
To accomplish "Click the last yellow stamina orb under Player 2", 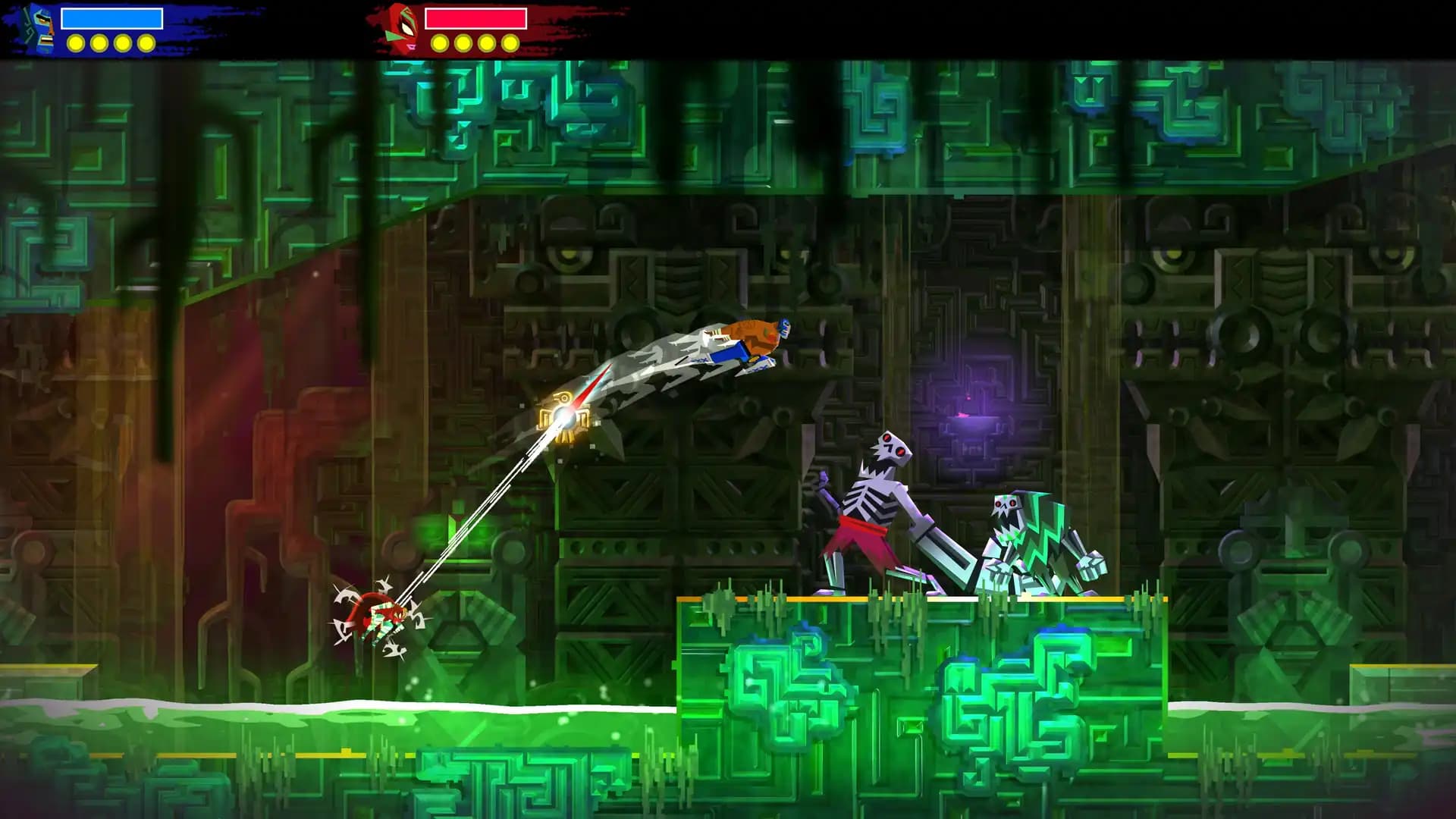I will pos(508,43).
